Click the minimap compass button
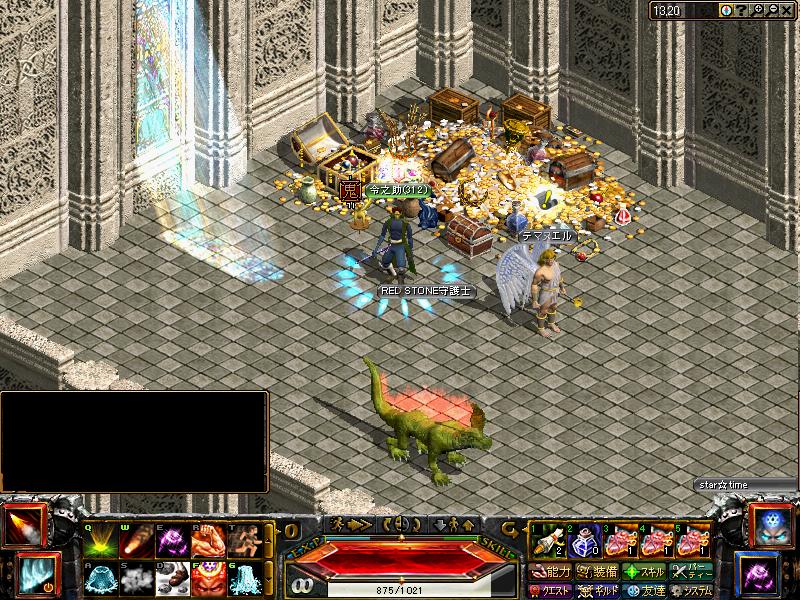Image resolution: width=800 pixels, height=600 pixels. coord(725,10)
